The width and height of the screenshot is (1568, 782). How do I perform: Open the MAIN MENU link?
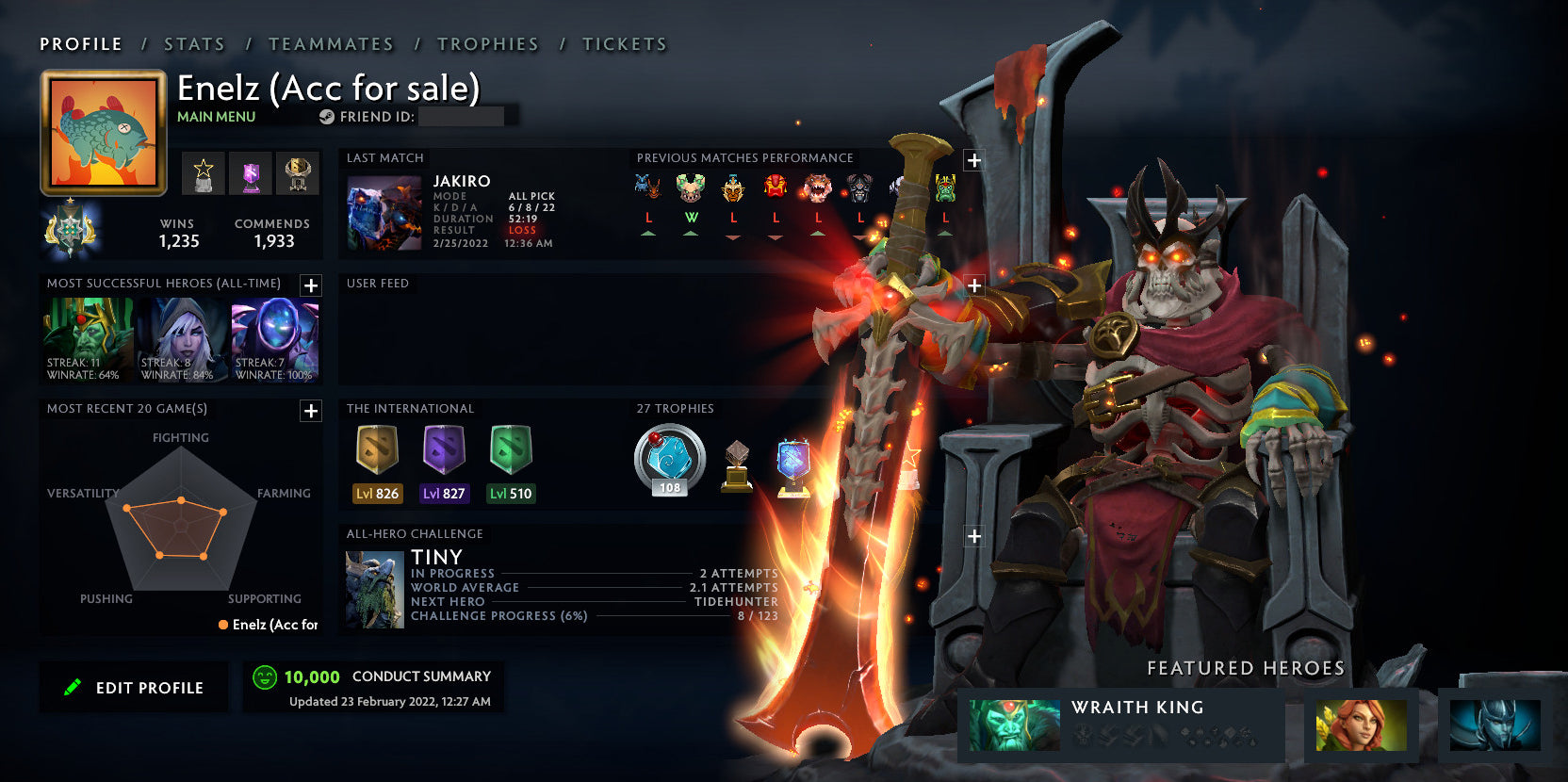pyautogui.click(x=216, y=117)
